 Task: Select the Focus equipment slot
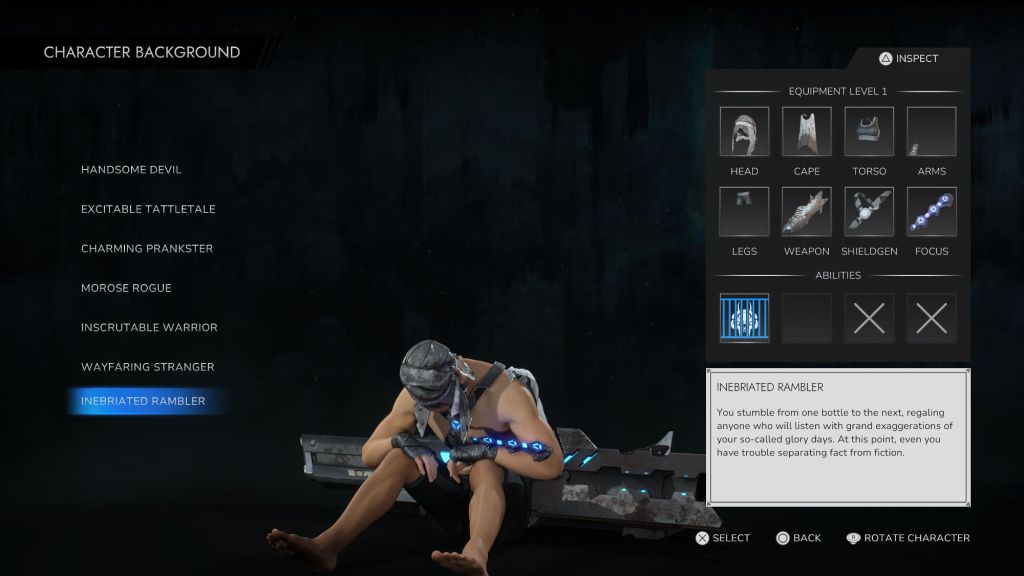(931, 212)
